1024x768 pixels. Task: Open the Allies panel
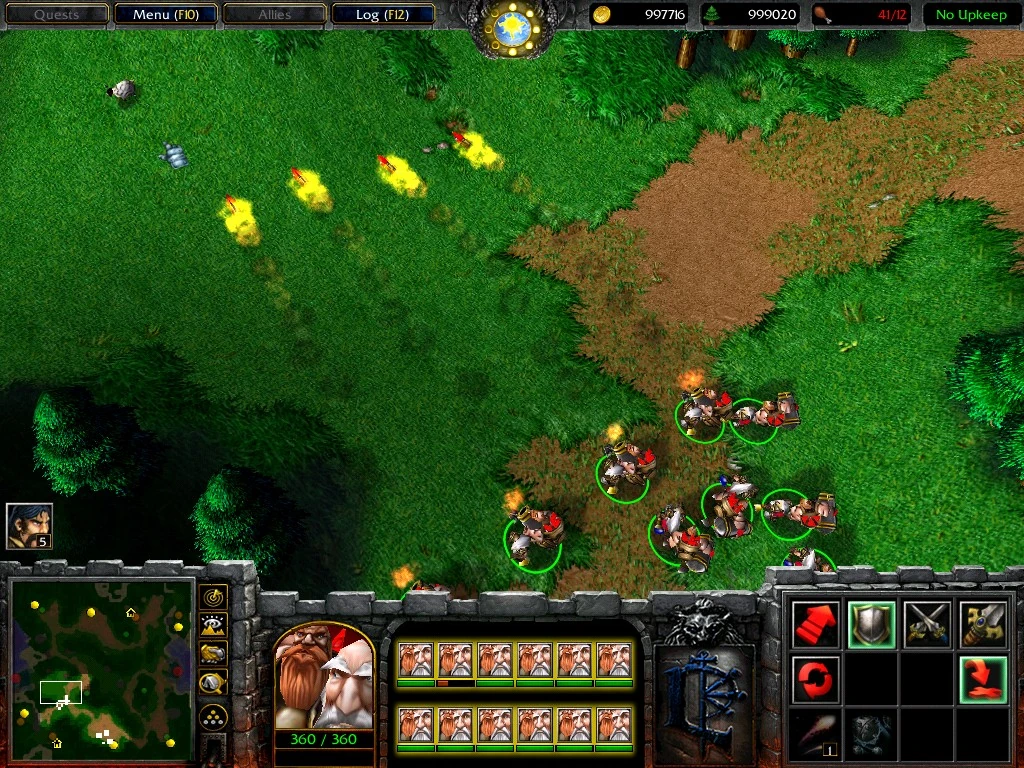274,15
